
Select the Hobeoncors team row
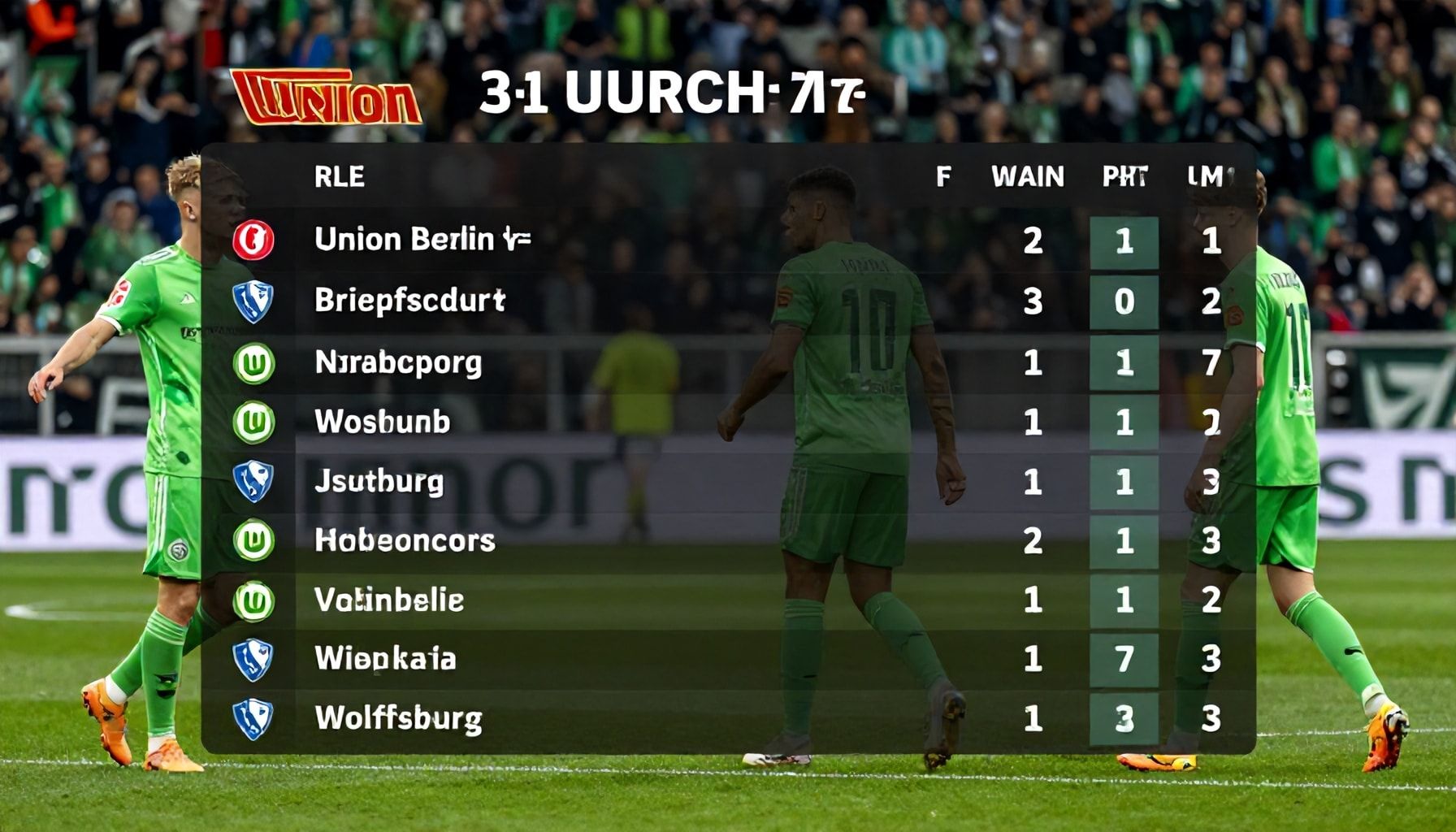[x=405, y=541]
